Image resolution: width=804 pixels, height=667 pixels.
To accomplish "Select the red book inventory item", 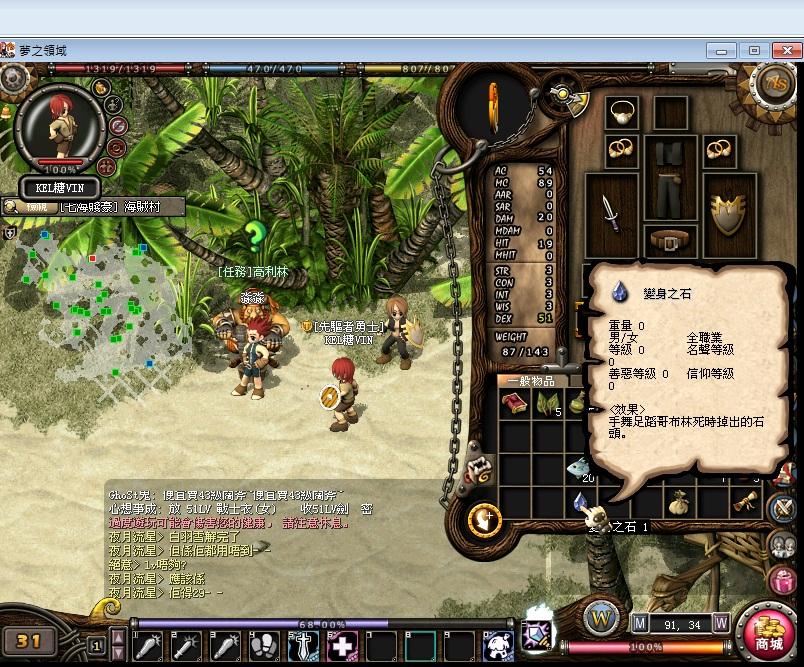I will 516,404.
